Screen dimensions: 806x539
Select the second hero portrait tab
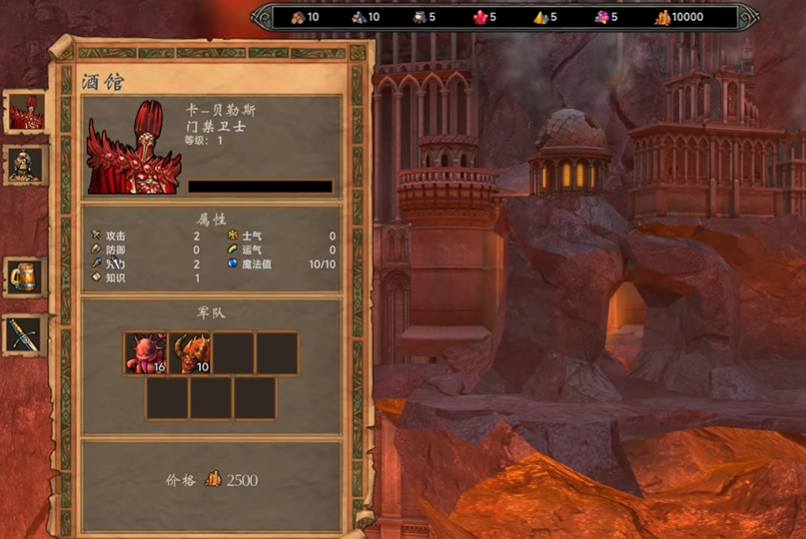[x=26, y=165]
